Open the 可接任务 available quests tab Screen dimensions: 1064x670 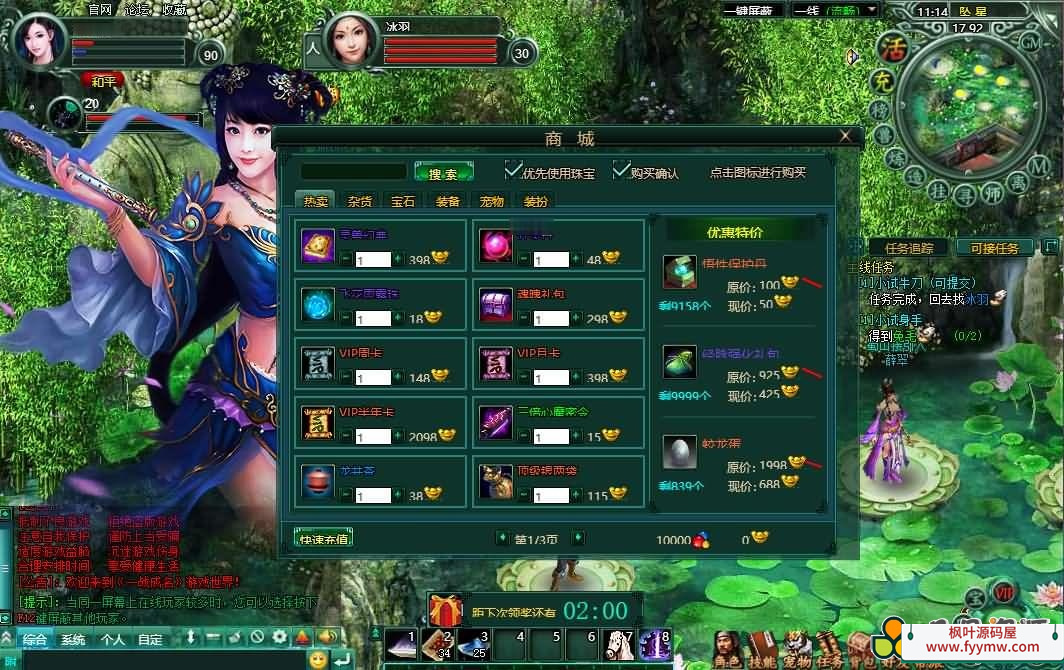(994, 248)
